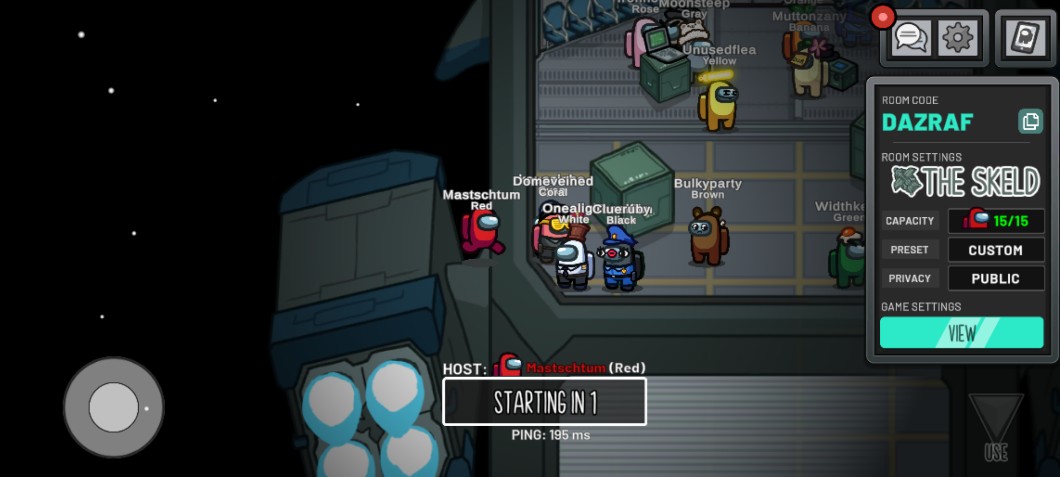Screen dimensions: 1060x477
Task: Open the gear settings menu
Action: 958,39
